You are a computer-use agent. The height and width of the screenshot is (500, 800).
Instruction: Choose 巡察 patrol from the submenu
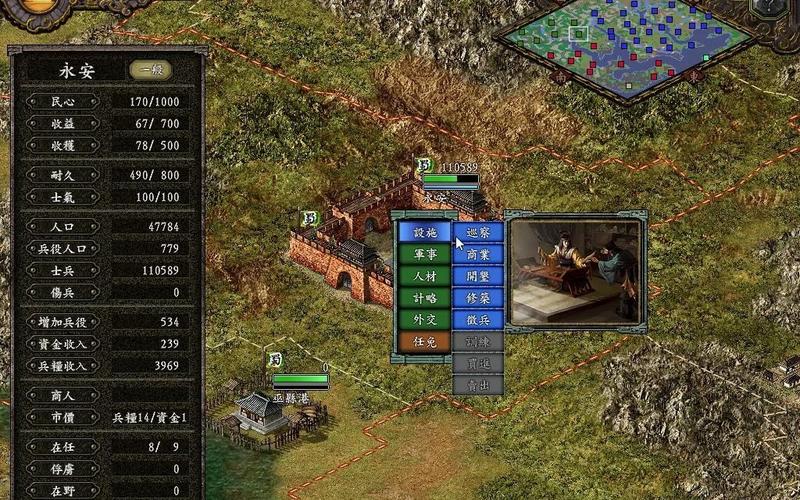pos(478,232)
